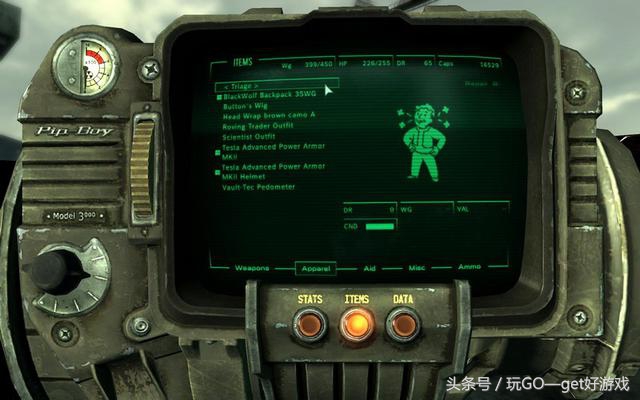Image resolution: width=640 pixels, height=400 pixels.
Task: Switch to the Weapons tab
Action: coord(253,268)
